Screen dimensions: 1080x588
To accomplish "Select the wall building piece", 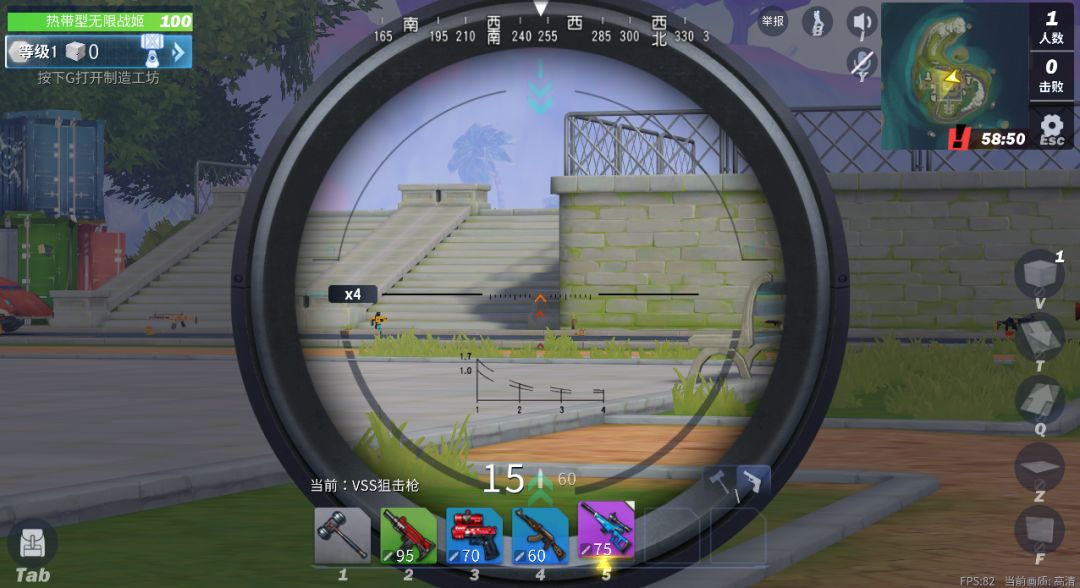I will pos(1039,529).
